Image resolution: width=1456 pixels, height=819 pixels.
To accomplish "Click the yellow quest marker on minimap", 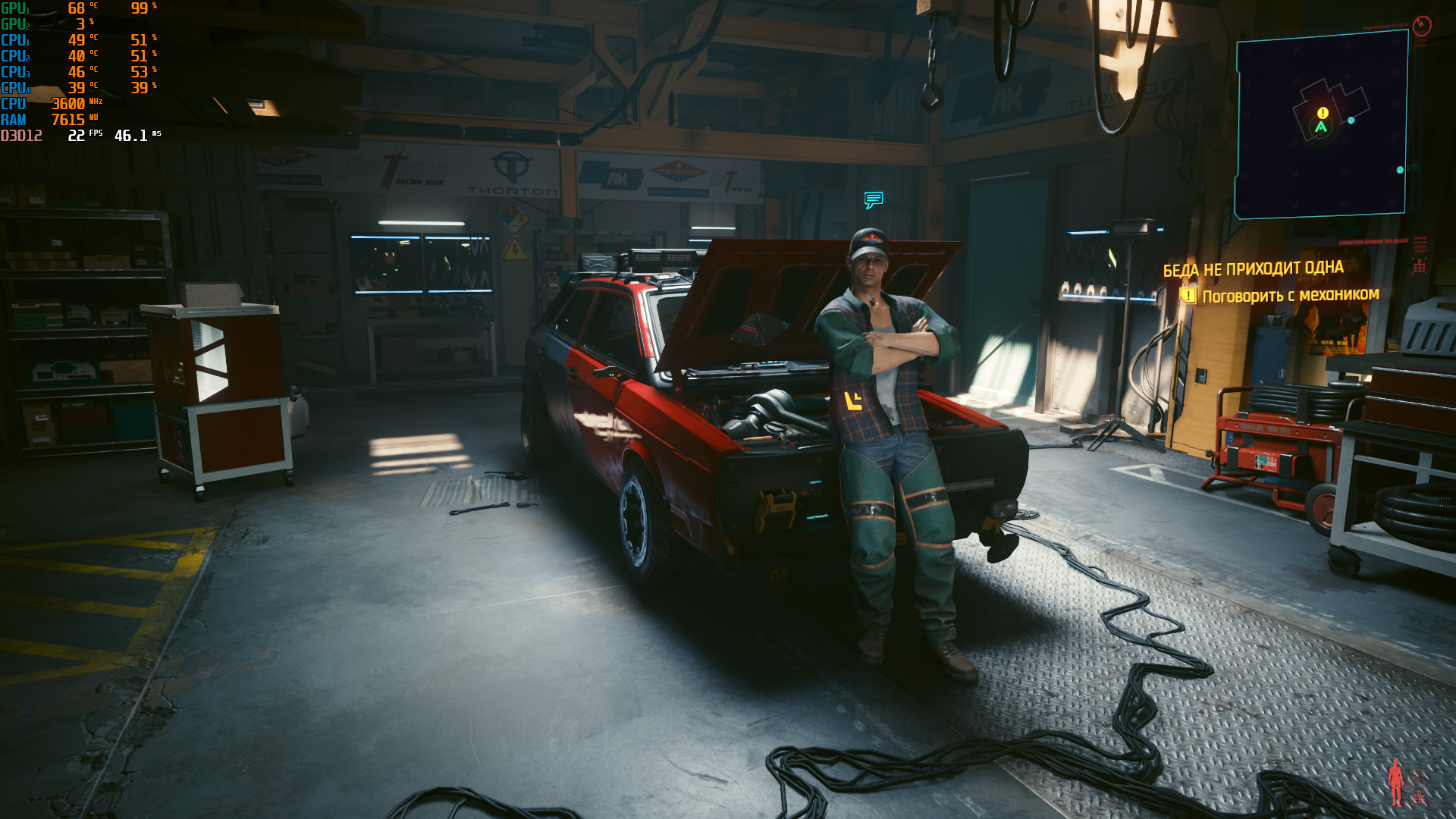I will (1323, 113).
